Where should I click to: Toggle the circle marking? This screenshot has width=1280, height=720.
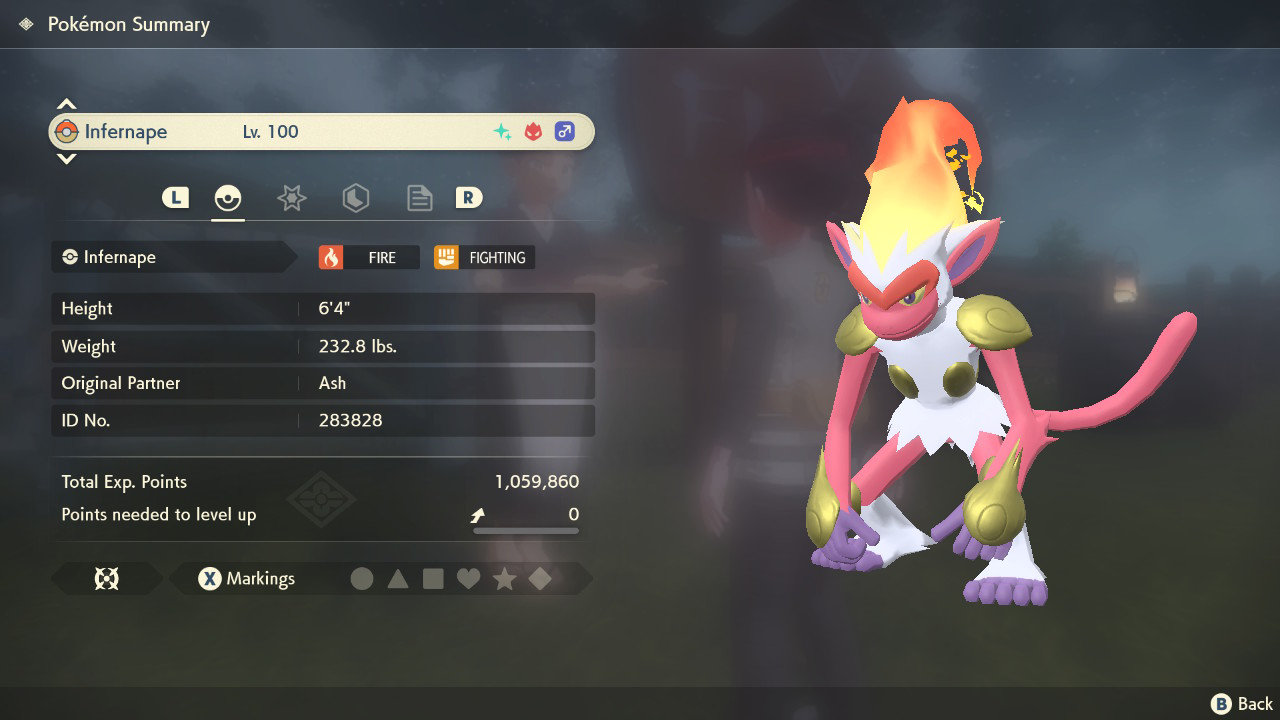[x=363, y=578]
